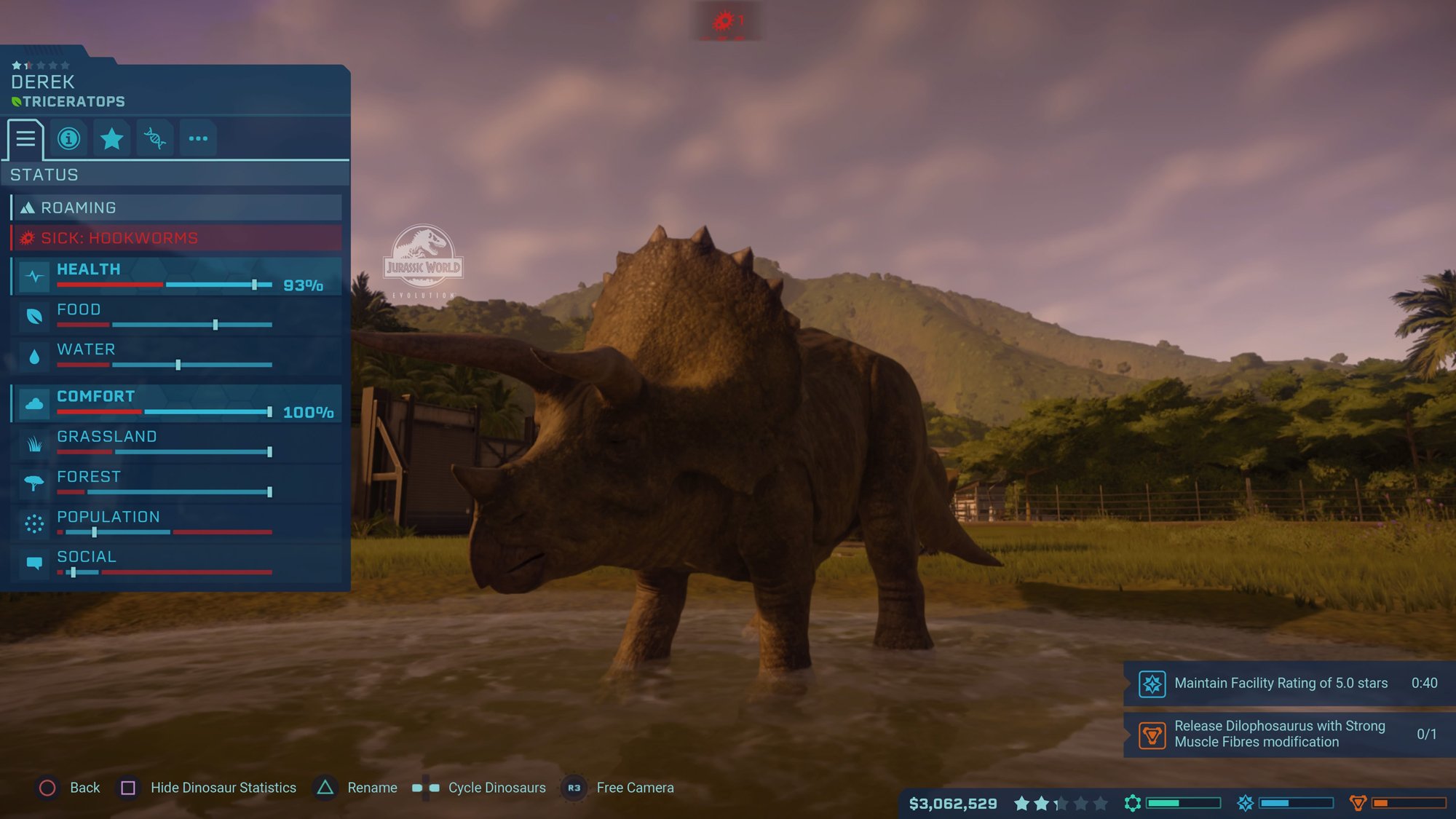1456x819 pixels.
Task: Select the info (i) tab on the panel
Action: [68, 138]
